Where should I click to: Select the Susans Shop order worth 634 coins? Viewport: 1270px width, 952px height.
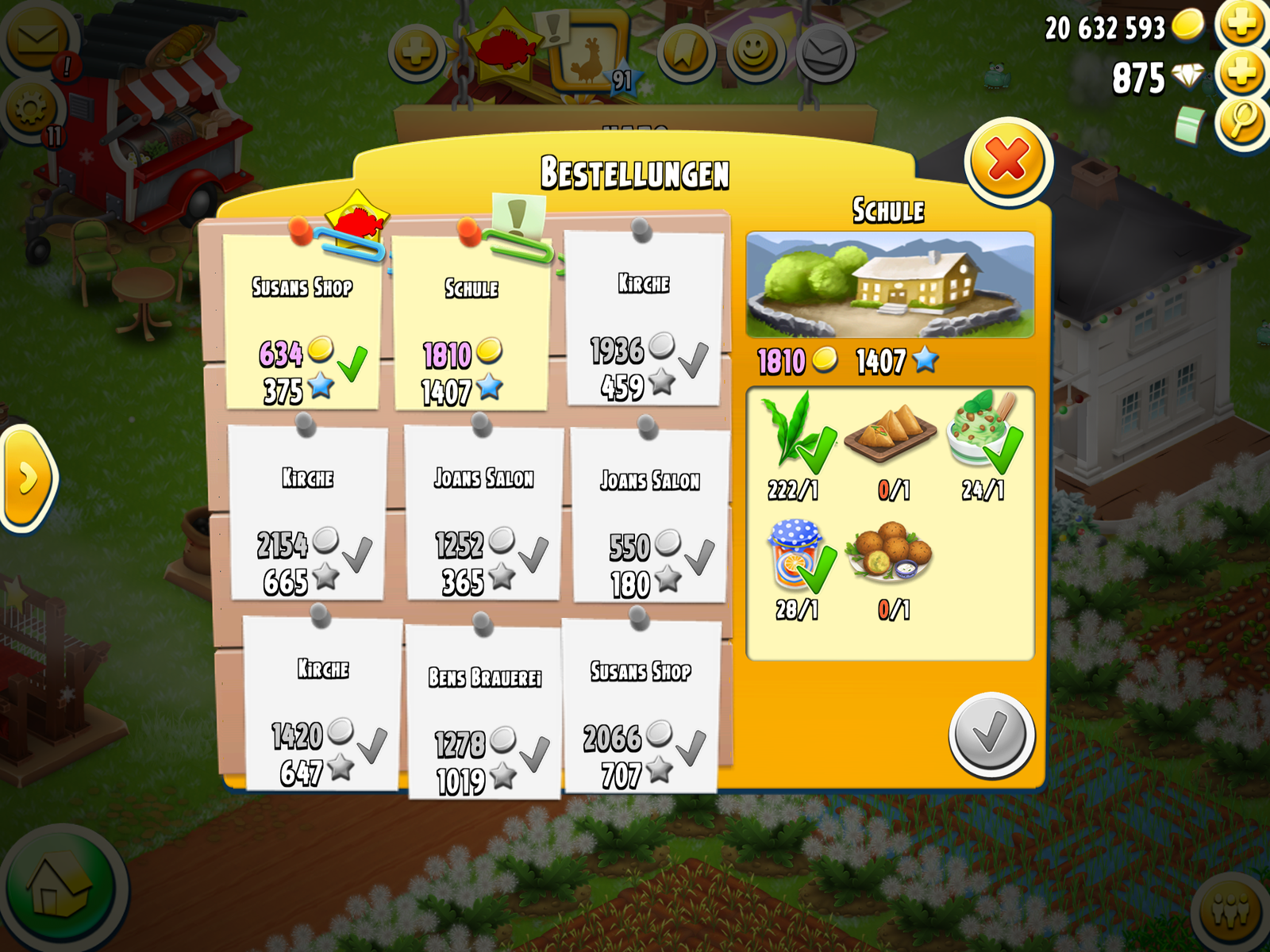tap(302, 322)
